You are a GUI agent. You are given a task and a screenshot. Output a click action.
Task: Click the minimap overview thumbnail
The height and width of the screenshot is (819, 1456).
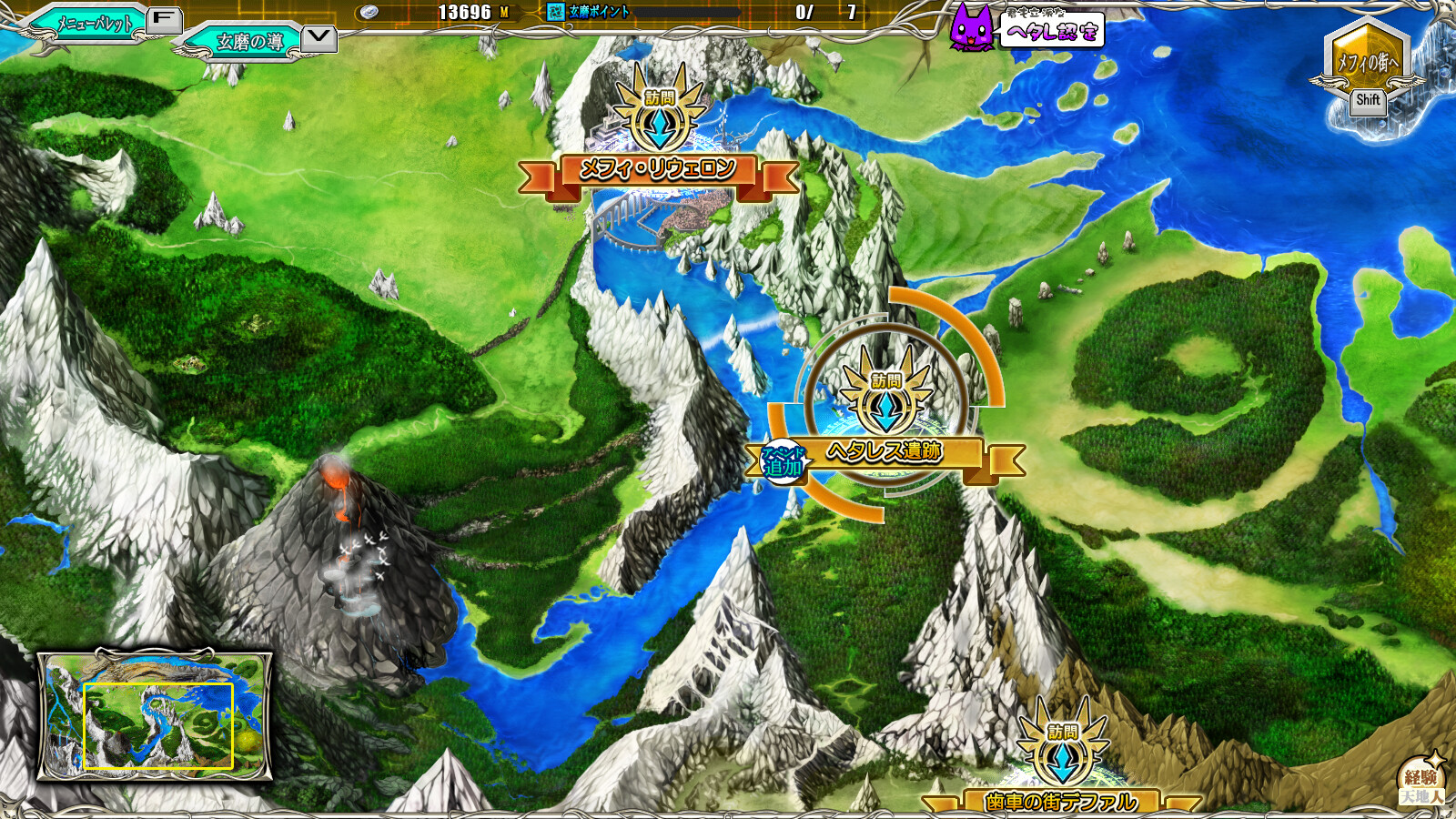click(x=155, y=716)
